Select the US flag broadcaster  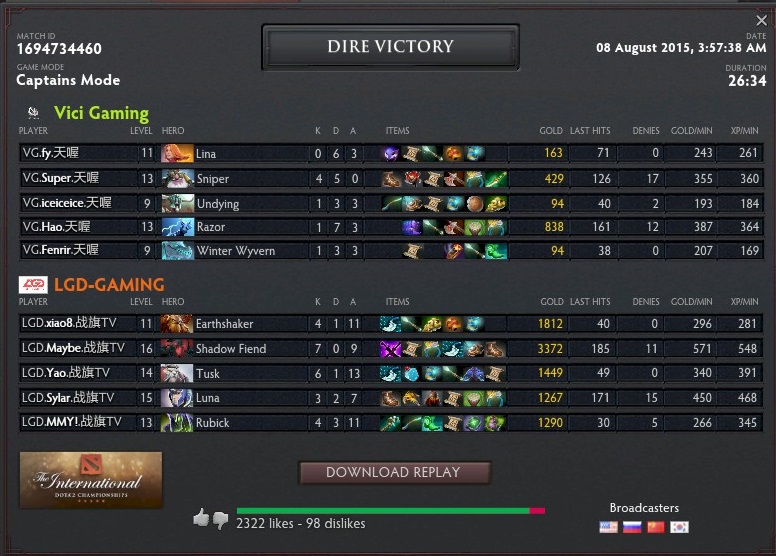(608, 527)
